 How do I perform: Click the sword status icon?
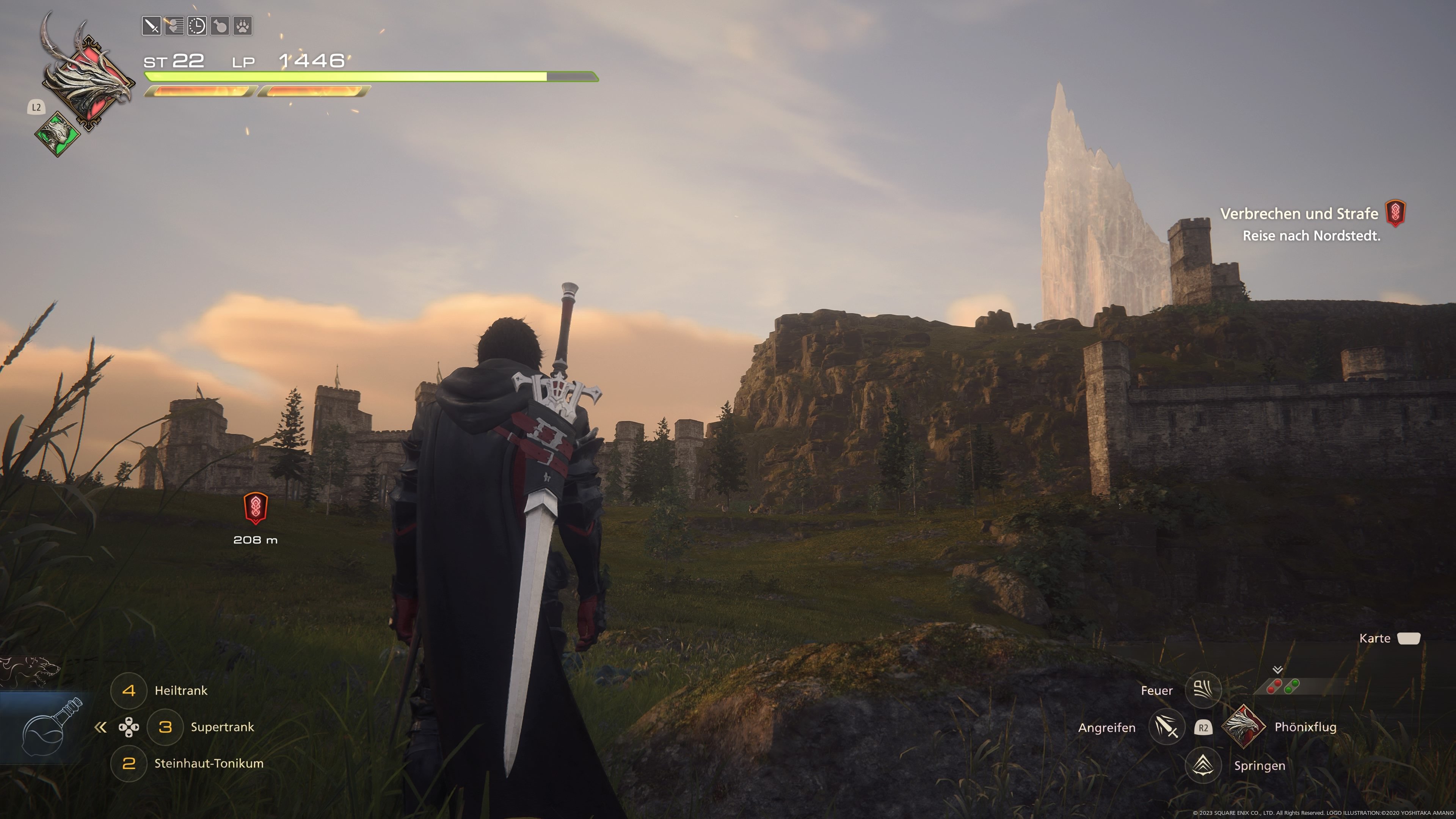coord(152,26)
